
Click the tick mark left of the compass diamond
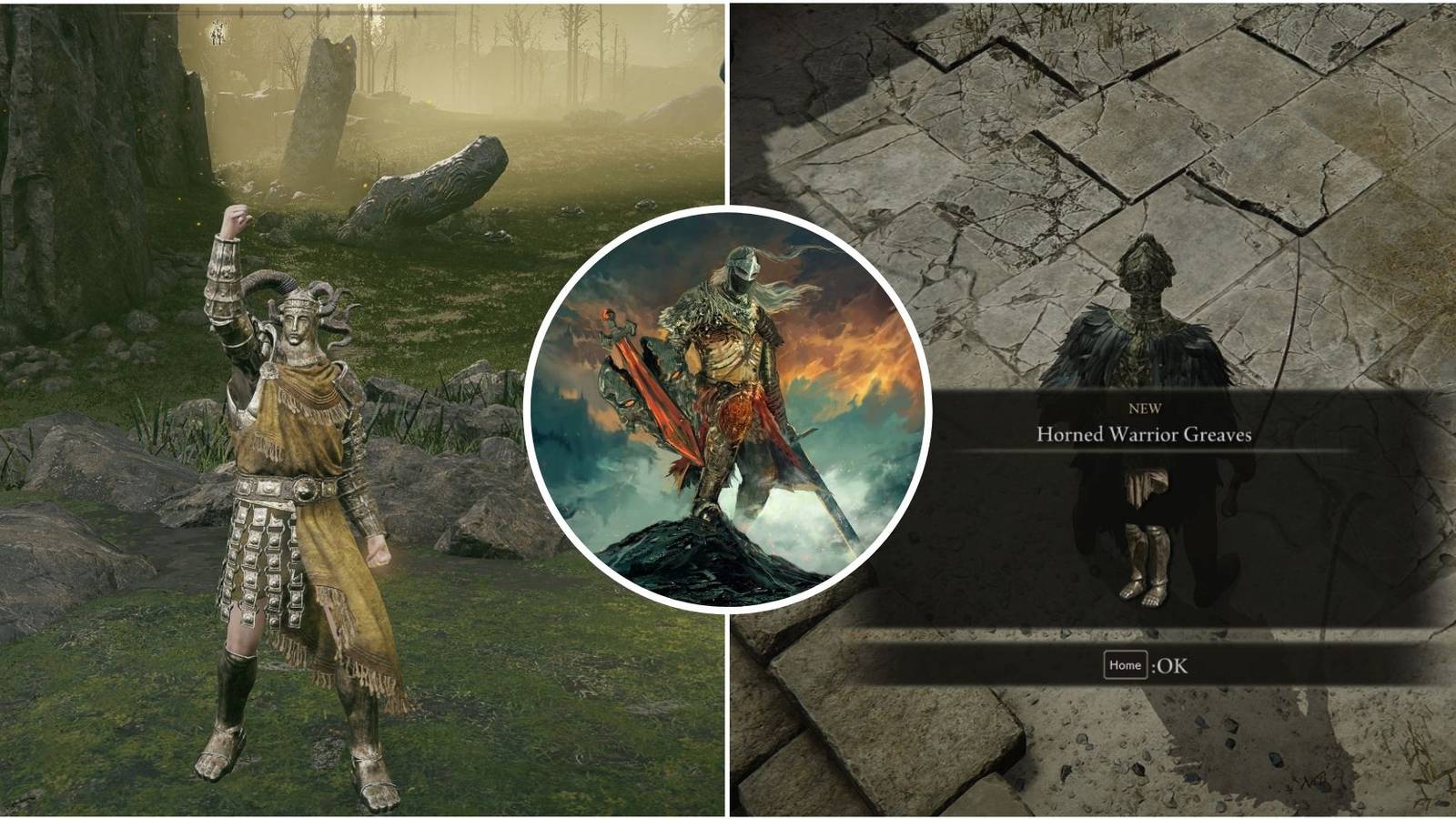pyautogui.click(x=240, y=12)
